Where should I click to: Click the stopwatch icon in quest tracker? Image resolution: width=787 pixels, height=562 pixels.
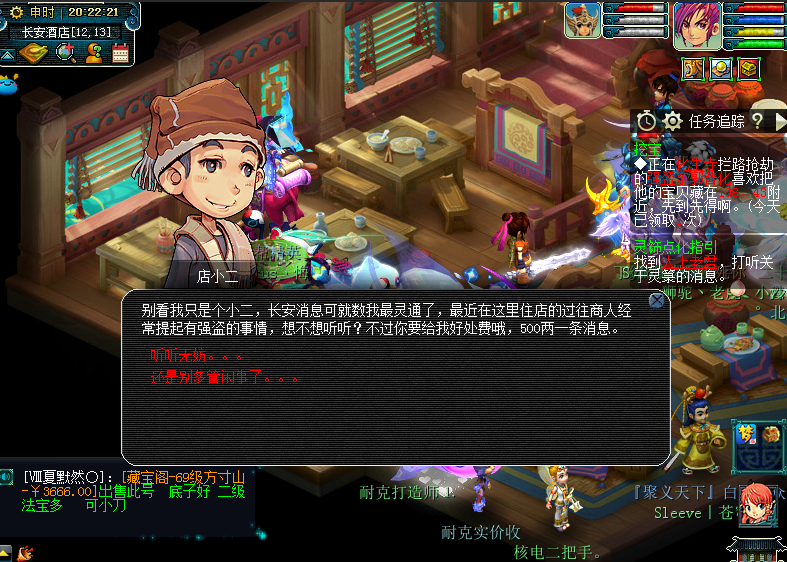tap(647, 121)
